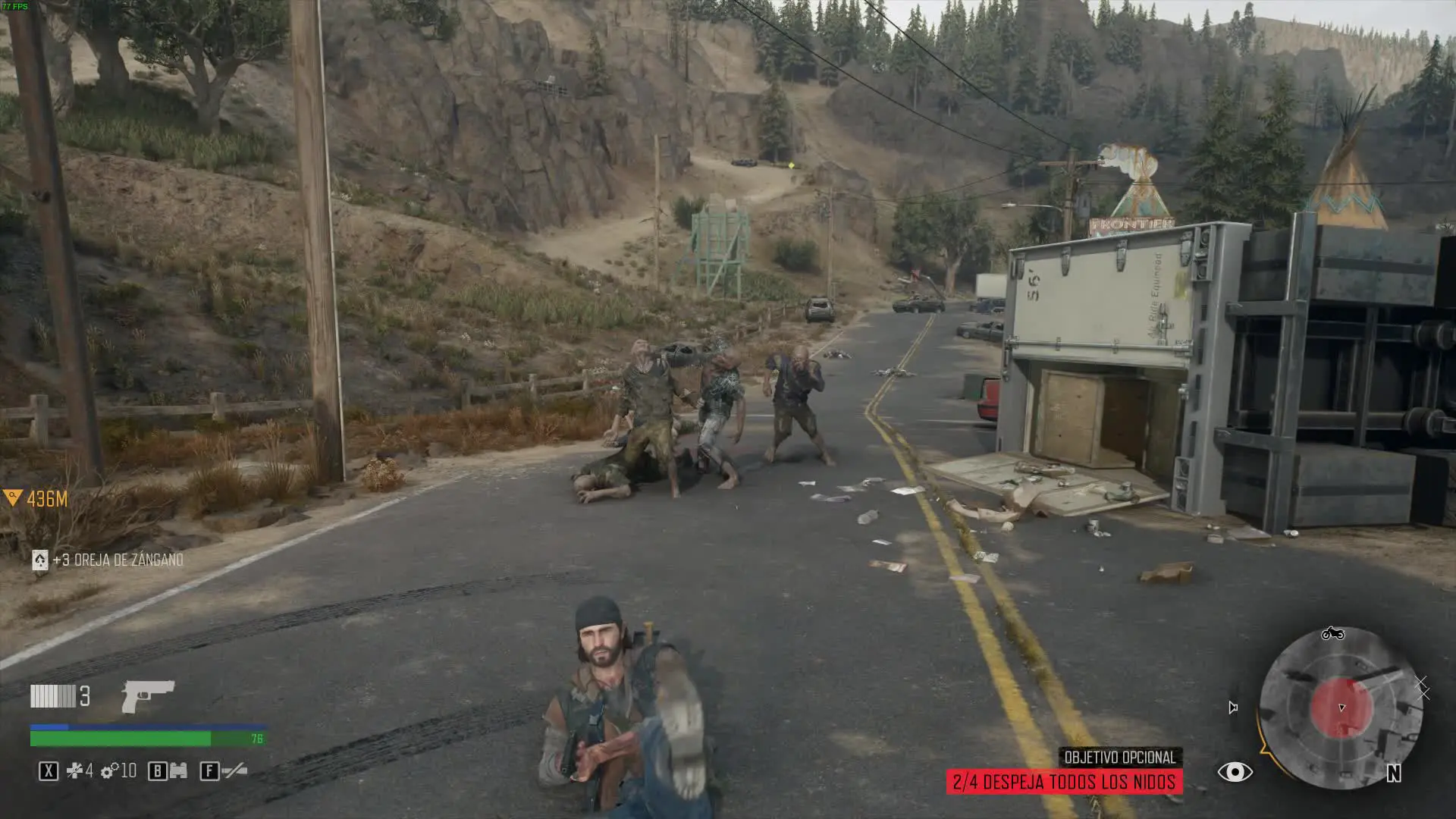This screenshot has height=819, width=1456.
Task: Click the 'Oreja de zángano' loot notification
Action: (110, 560)
